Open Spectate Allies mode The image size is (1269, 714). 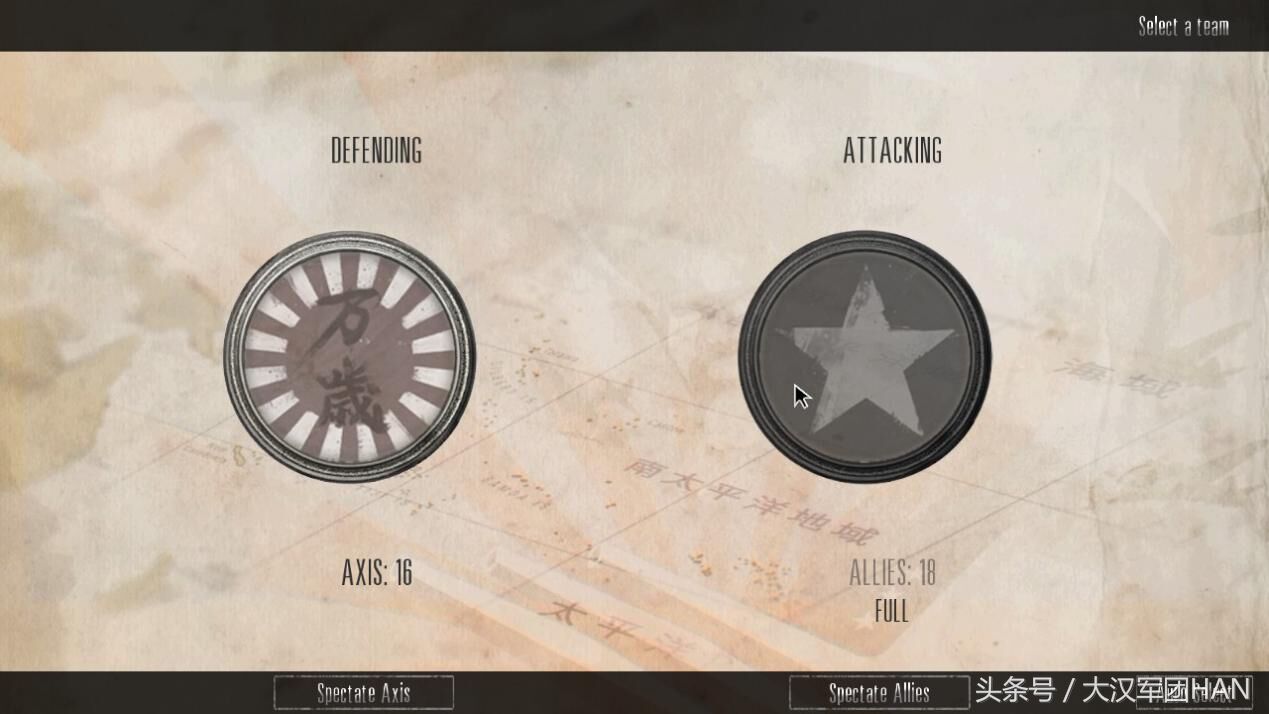[x=878, y=692]
